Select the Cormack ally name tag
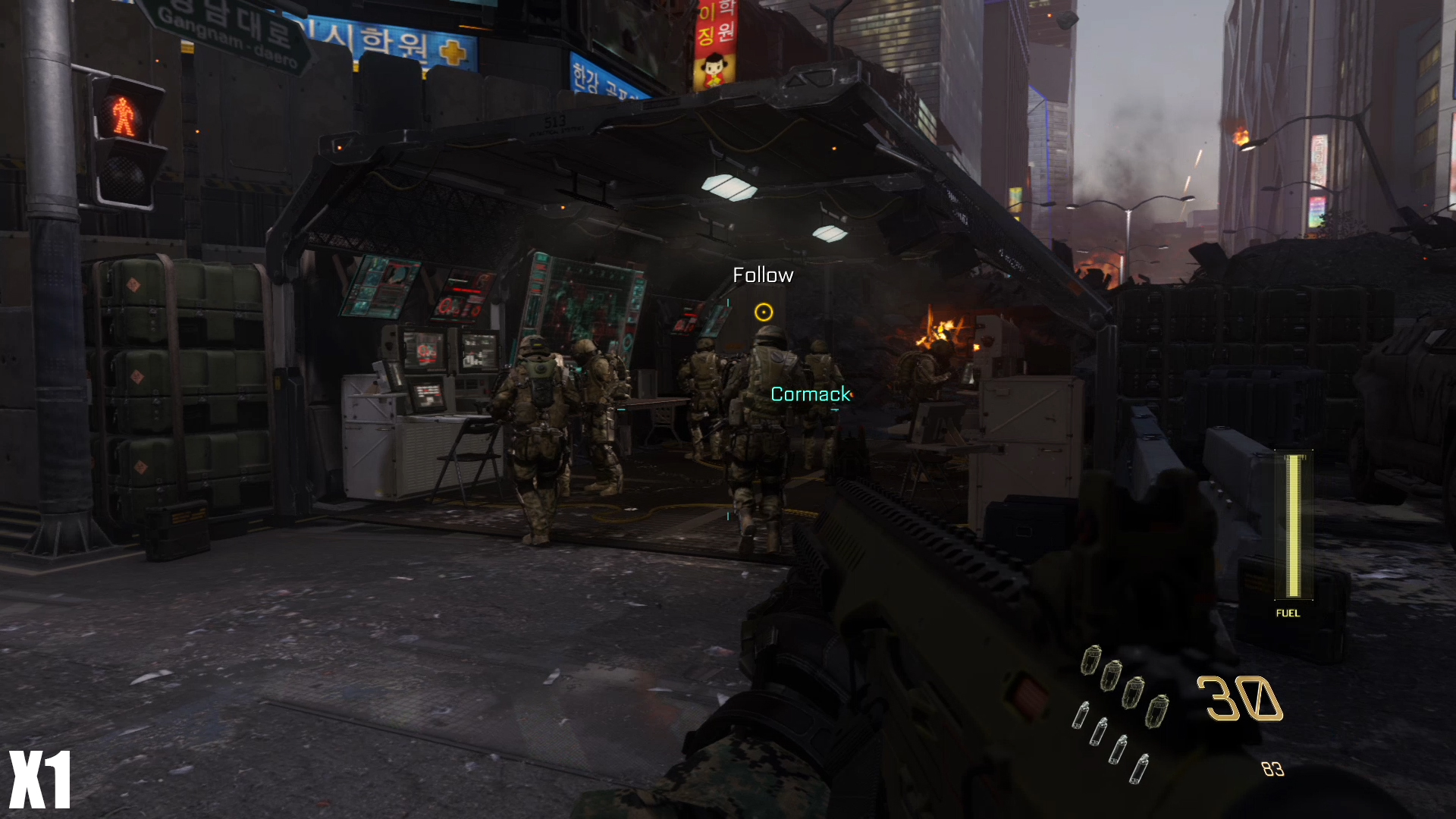1456x819 pixels. (811, 394)
